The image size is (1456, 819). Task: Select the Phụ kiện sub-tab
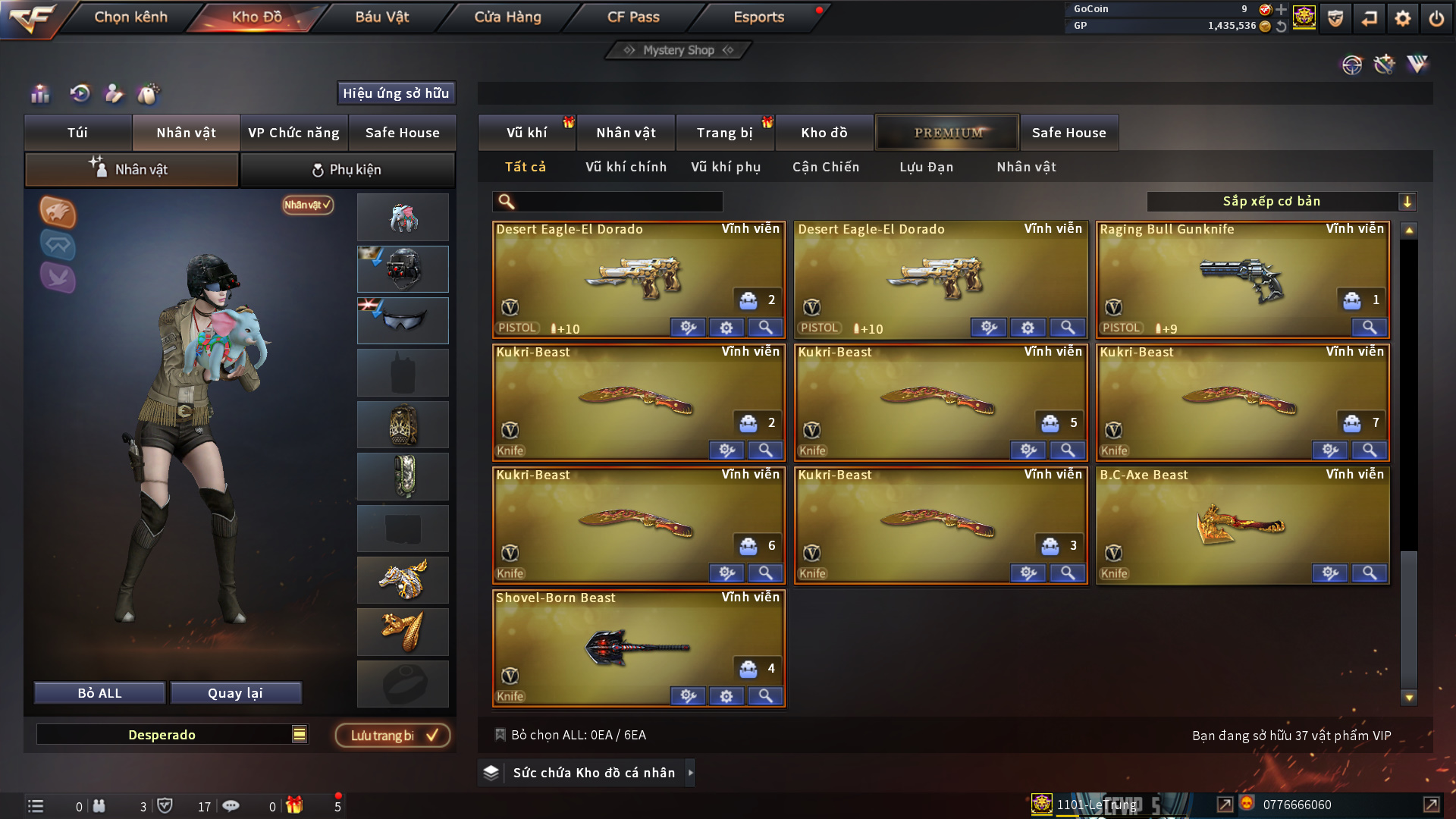pyautogui.click(x=347, y=170)
